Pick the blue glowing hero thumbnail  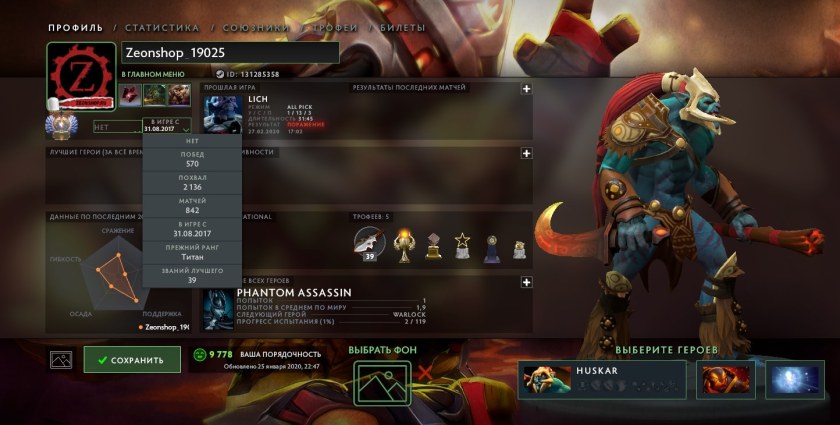[795, 380]
